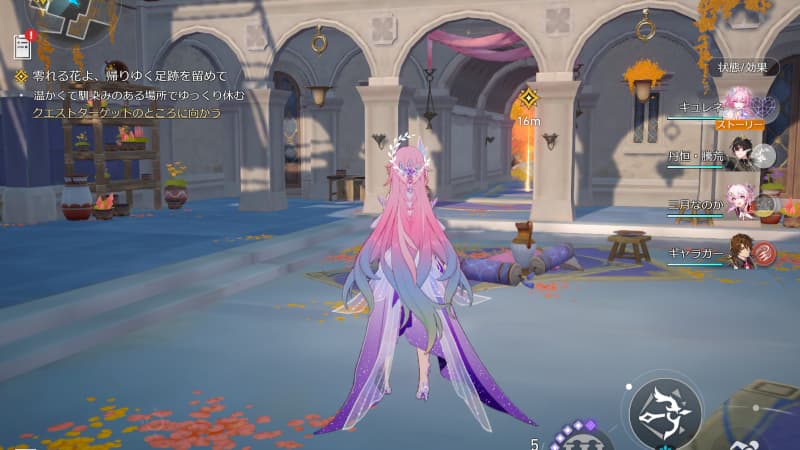Image resolution: width=800 pixels, height=450 pixels.
Task: Switch to party member 丹恒・騰荒
Action: click(x=741, y=154)
